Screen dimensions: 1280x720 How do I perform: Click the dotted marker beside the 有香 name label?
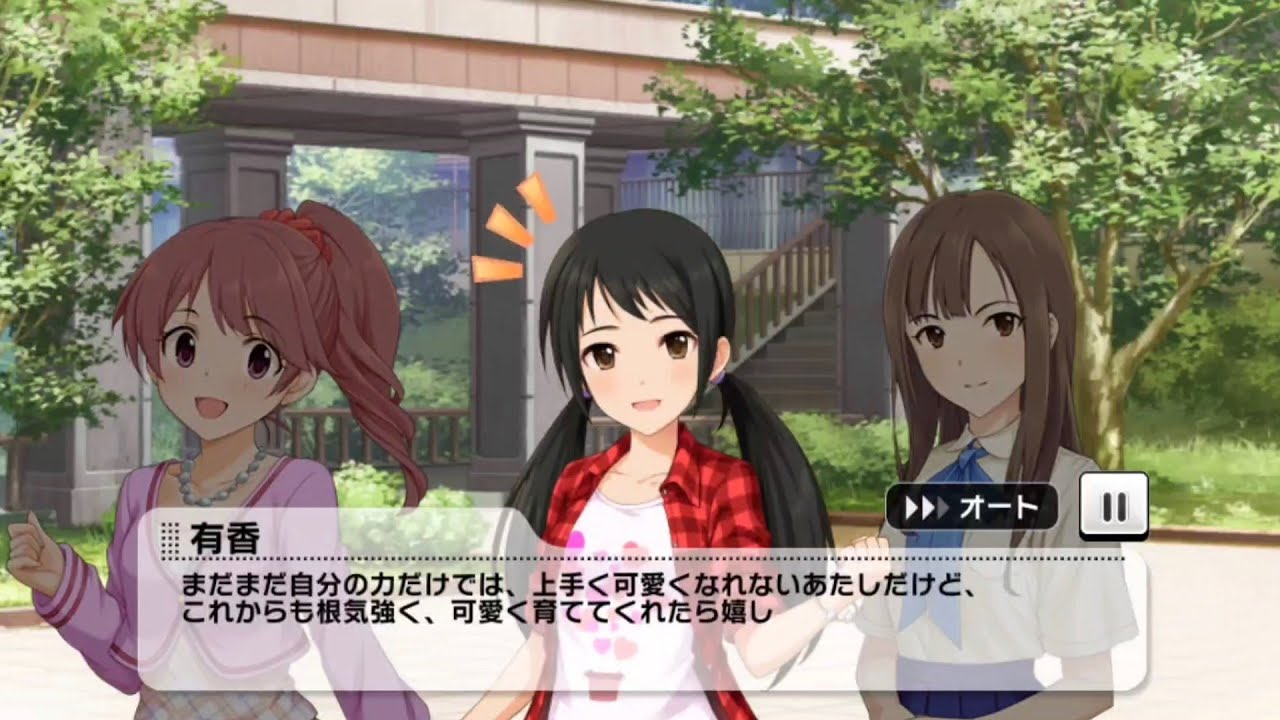170,535
